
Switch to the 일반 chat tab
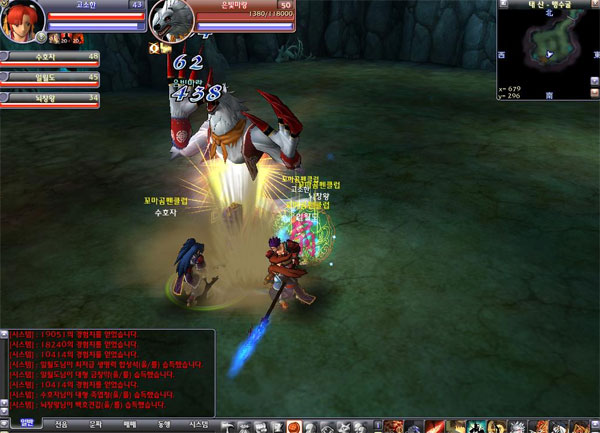point(27,425)
